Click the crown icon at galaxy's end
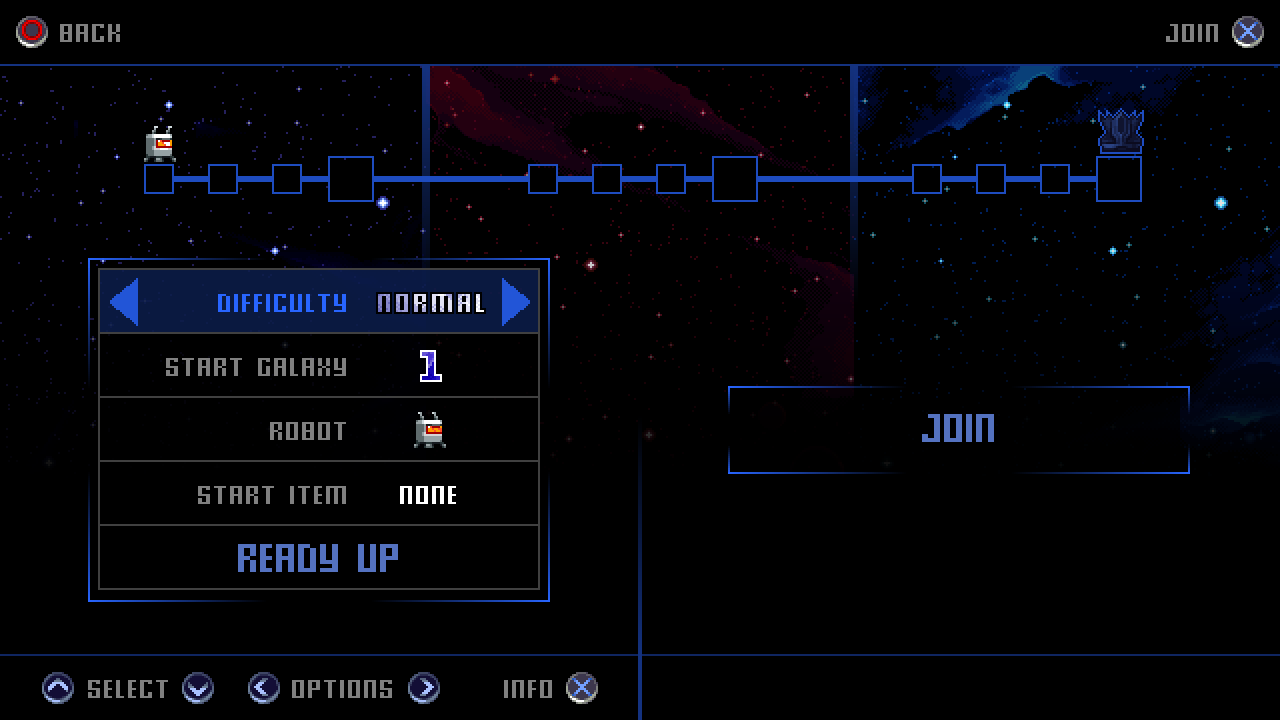 (x=1119, y=130)
